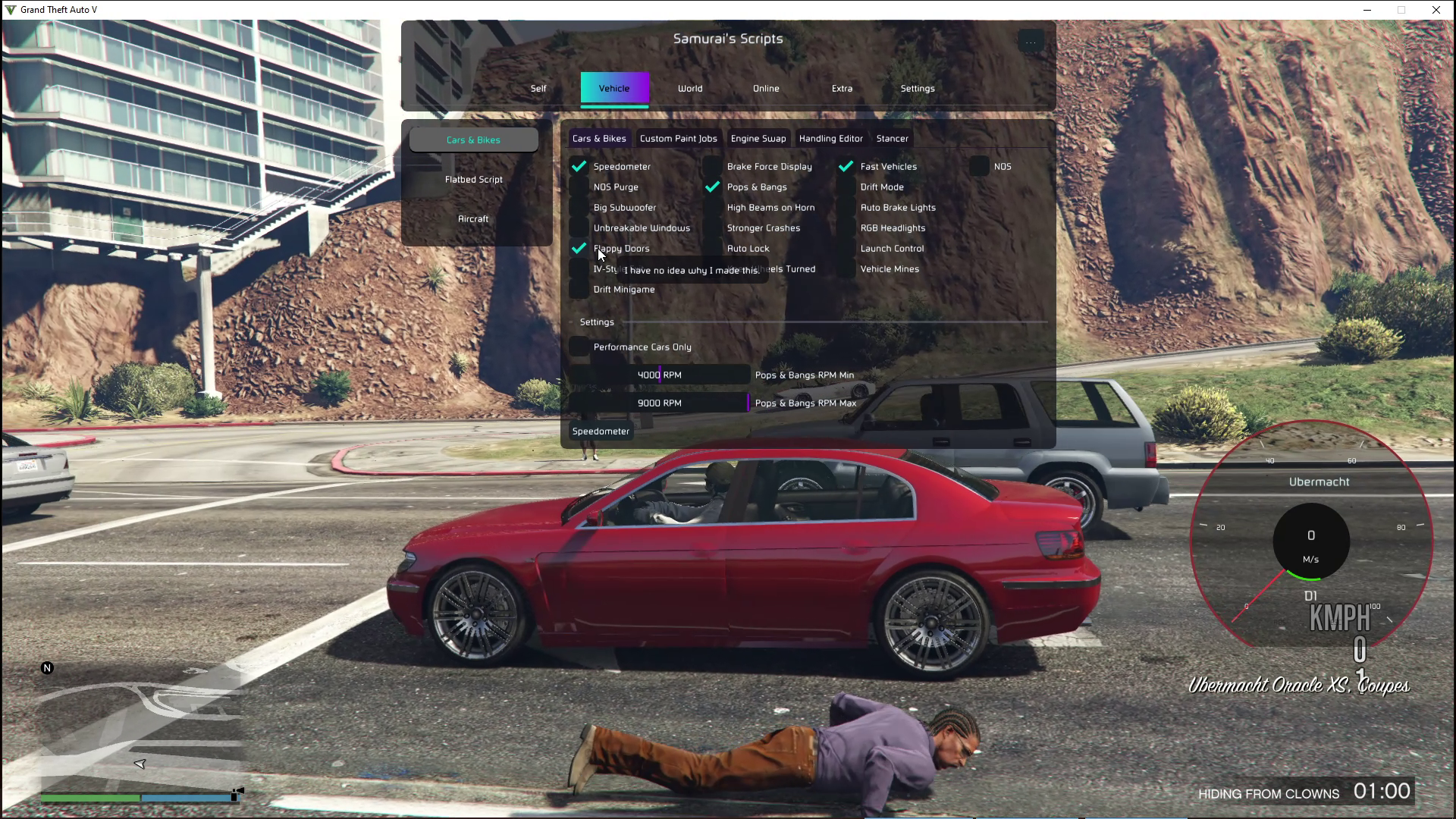Enable Performance Cars Only setting
Image resolution: width=1456 pixels, height=819 pixels.
pos(579,347)
